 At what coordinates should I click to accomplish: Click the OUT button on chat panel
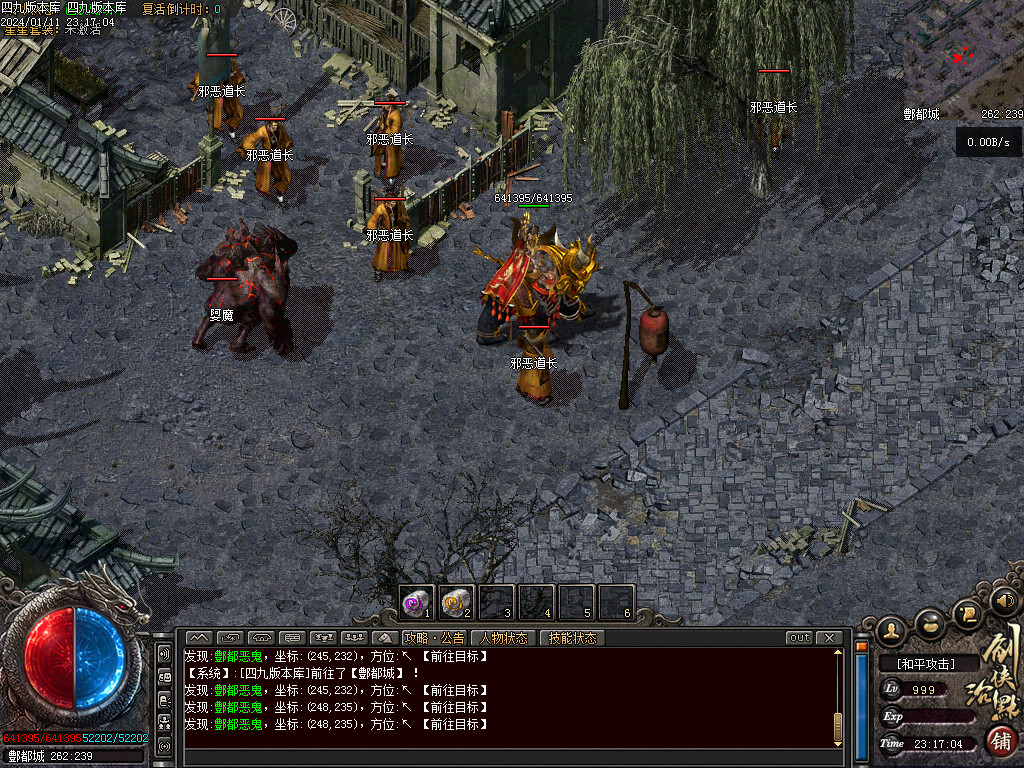click(x=799, y=638)
